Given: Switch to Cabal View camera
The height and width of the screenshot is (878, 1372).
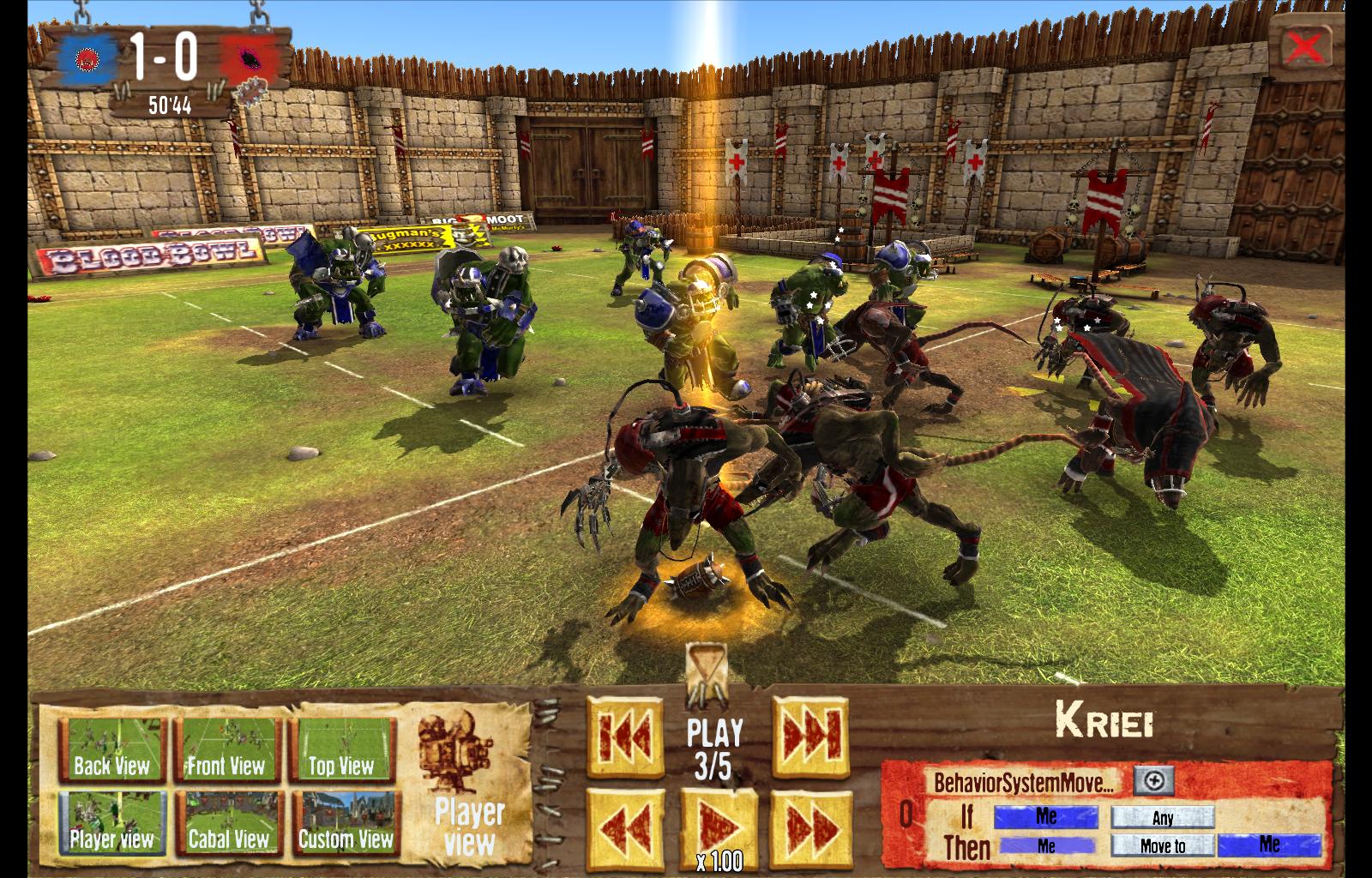Looking at the screenshot, I should coord(227,824).
